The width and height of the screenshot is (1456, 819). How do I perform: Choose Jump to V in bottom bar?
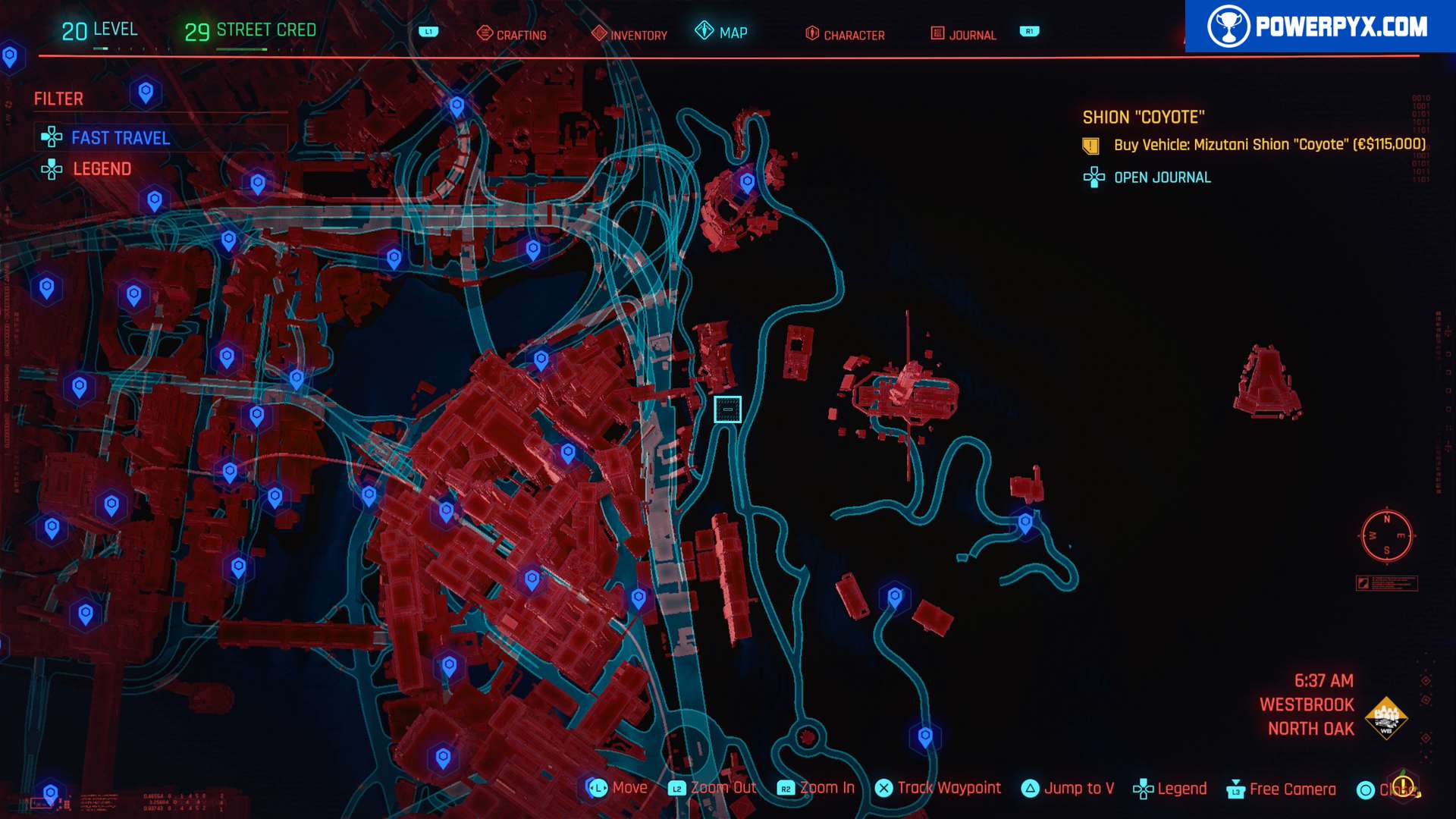tap(1068, 789)
